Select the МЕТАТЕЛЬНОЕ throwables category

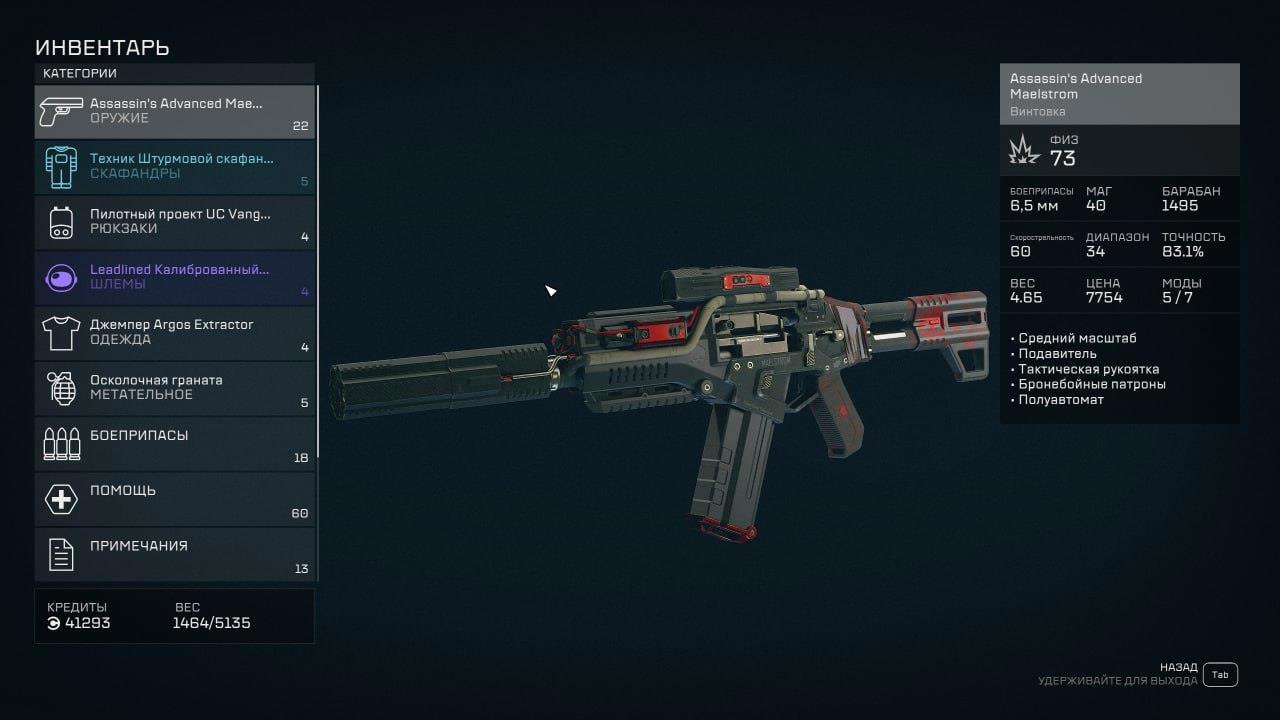point(175,387)
